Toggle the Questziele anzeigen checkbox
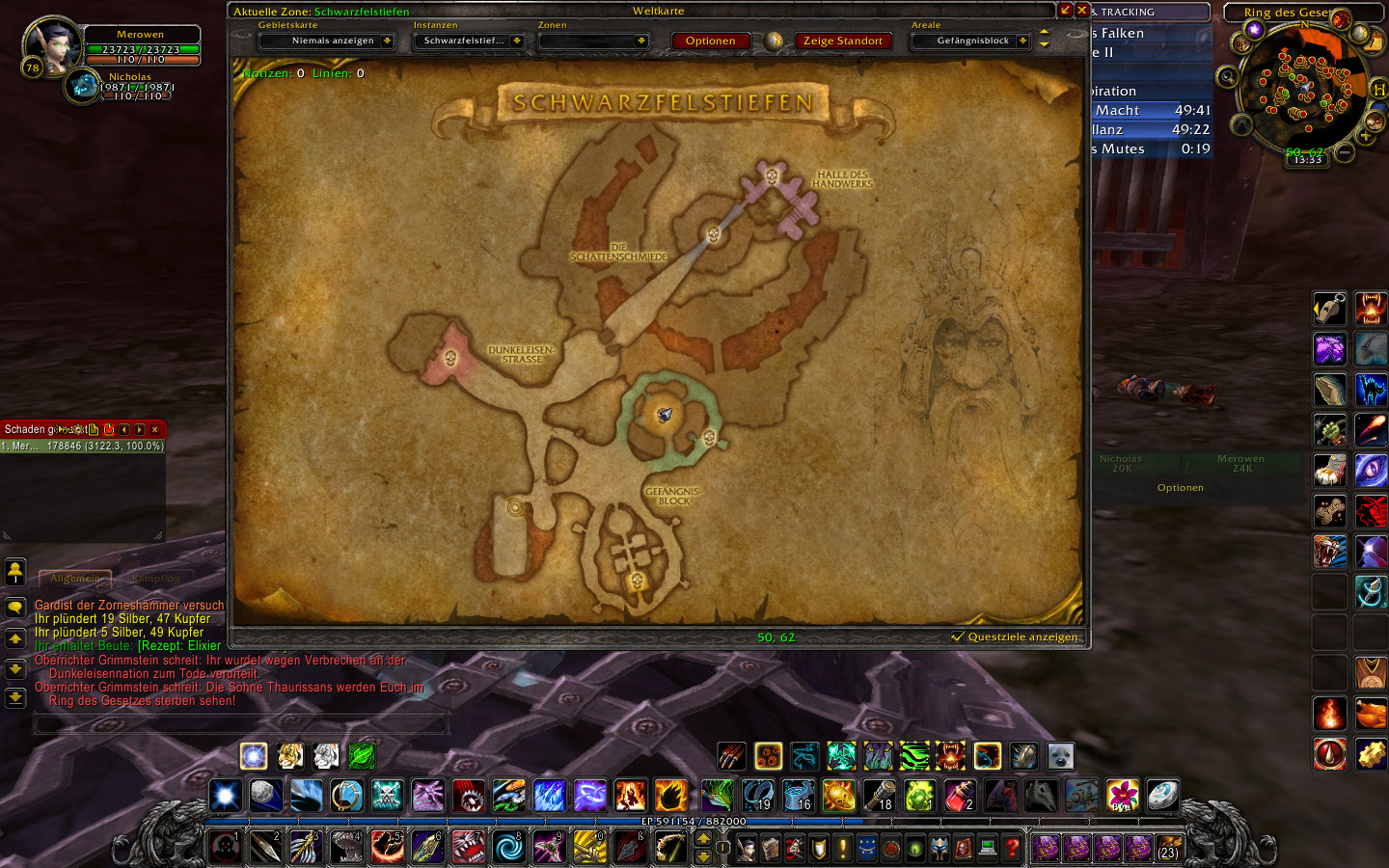 pyautogui.click(x=958, y=637)
